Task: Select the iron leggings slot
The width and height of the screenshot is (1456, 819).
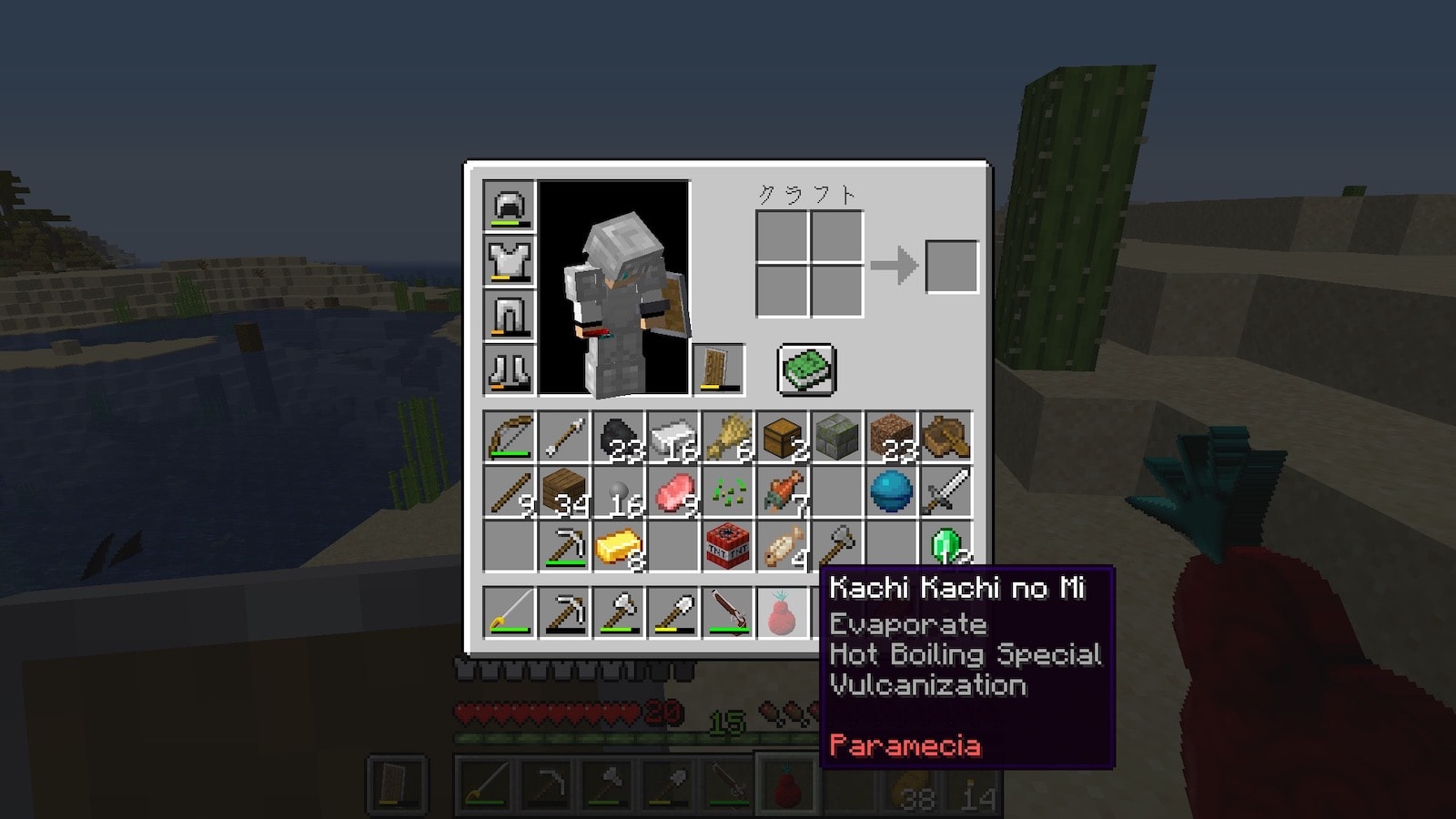Action: [510, 316]
